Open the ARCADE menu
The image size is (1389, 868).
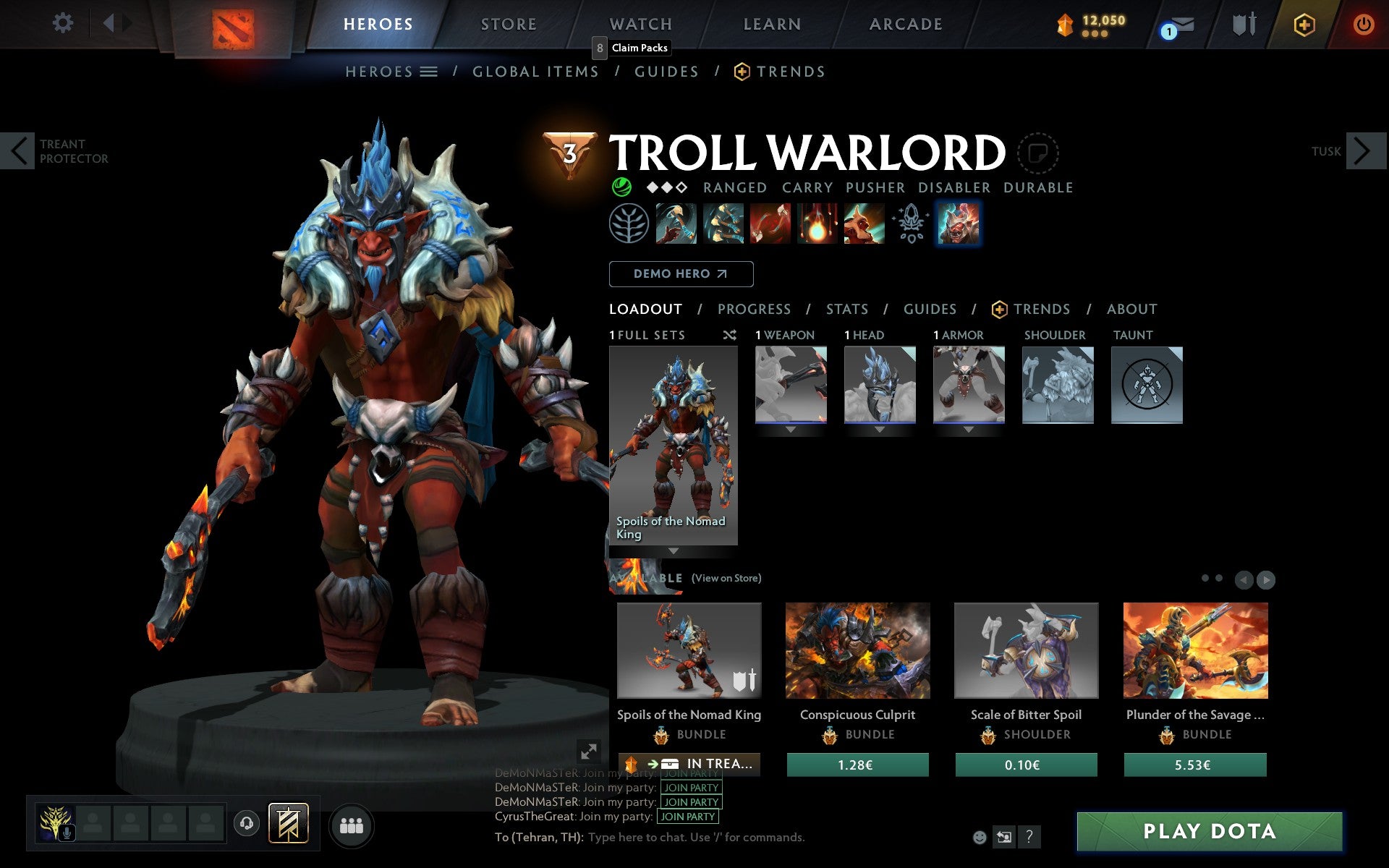pos(905,24)
